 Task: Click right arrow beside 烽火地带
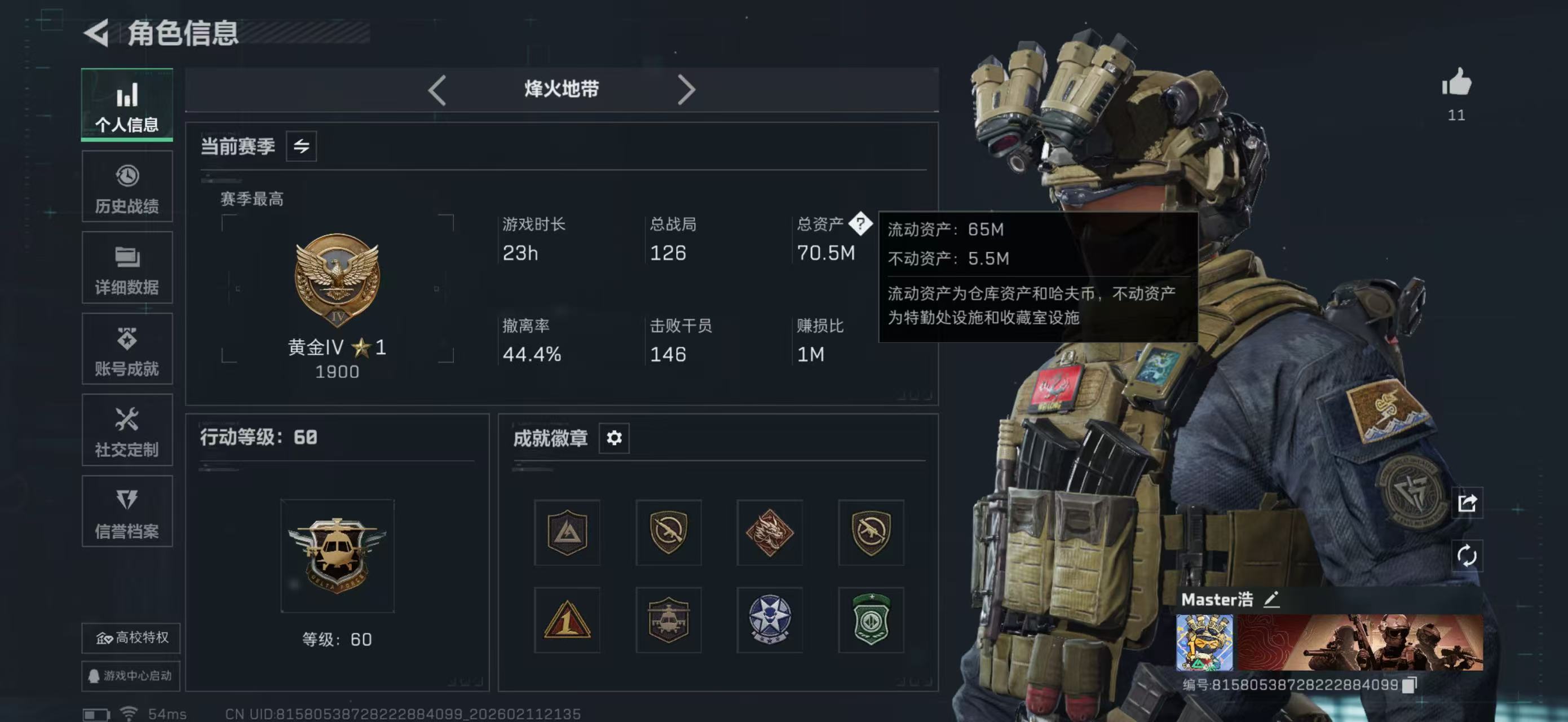point(688,89)
